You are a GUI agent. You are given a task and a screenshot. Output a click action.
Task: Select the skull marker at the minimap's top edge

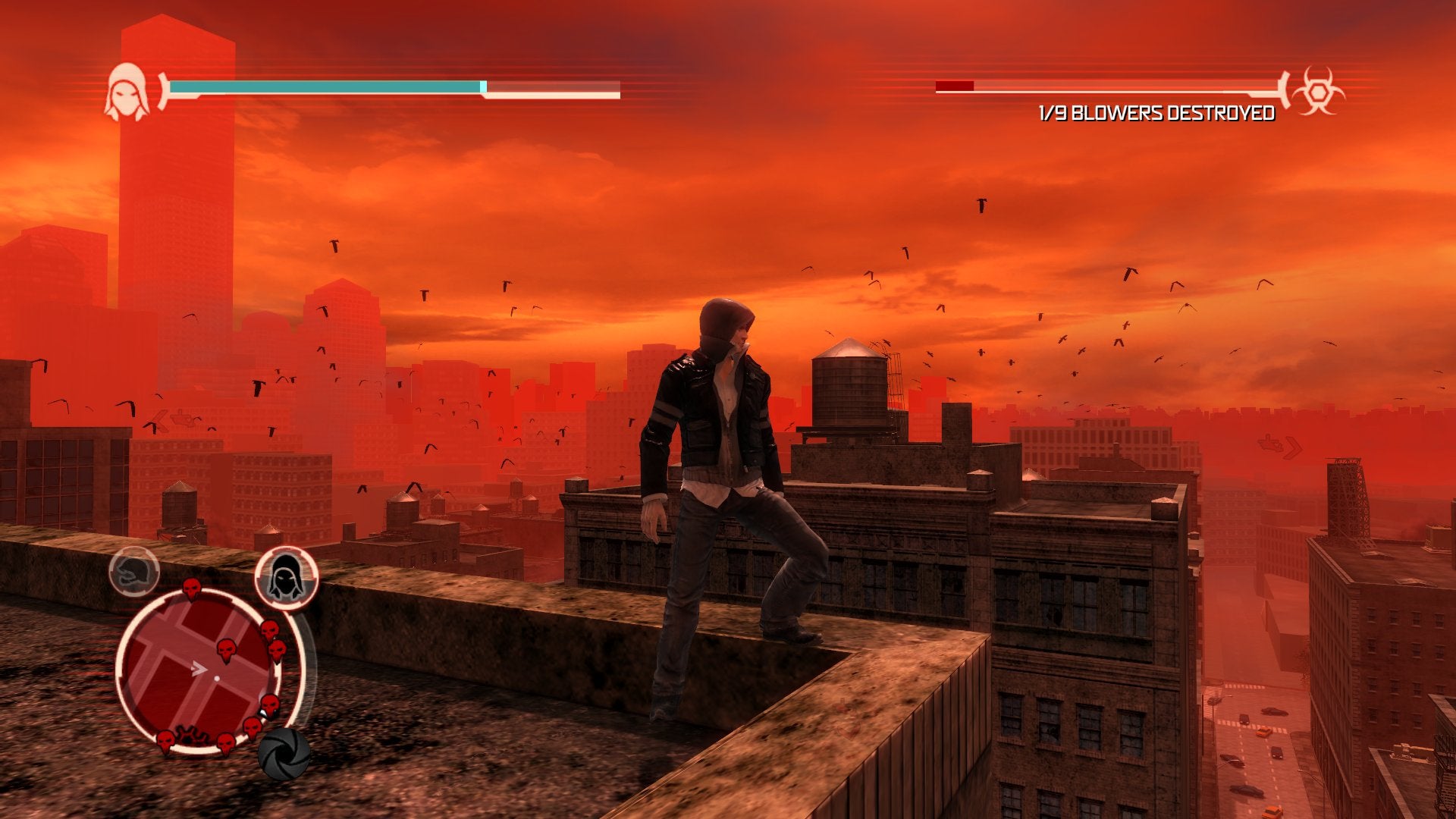pos(192,588)
